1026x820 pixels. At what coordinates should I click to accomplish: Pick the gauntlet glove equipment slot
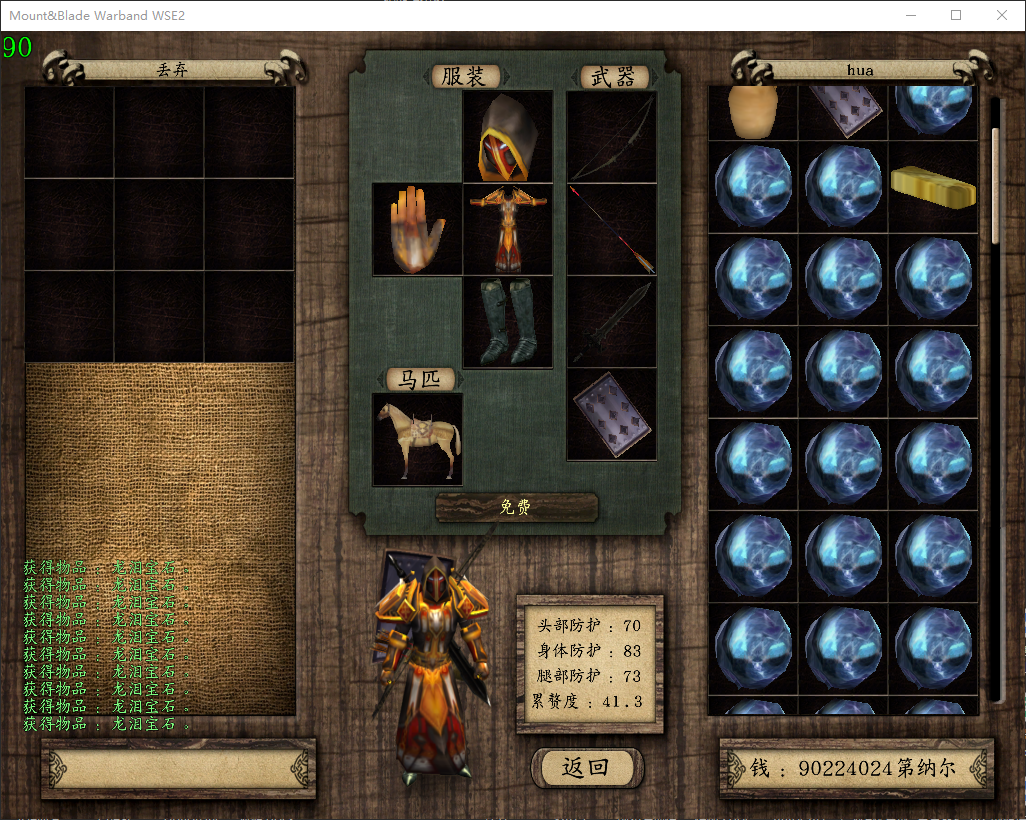(x=417, y=229)
